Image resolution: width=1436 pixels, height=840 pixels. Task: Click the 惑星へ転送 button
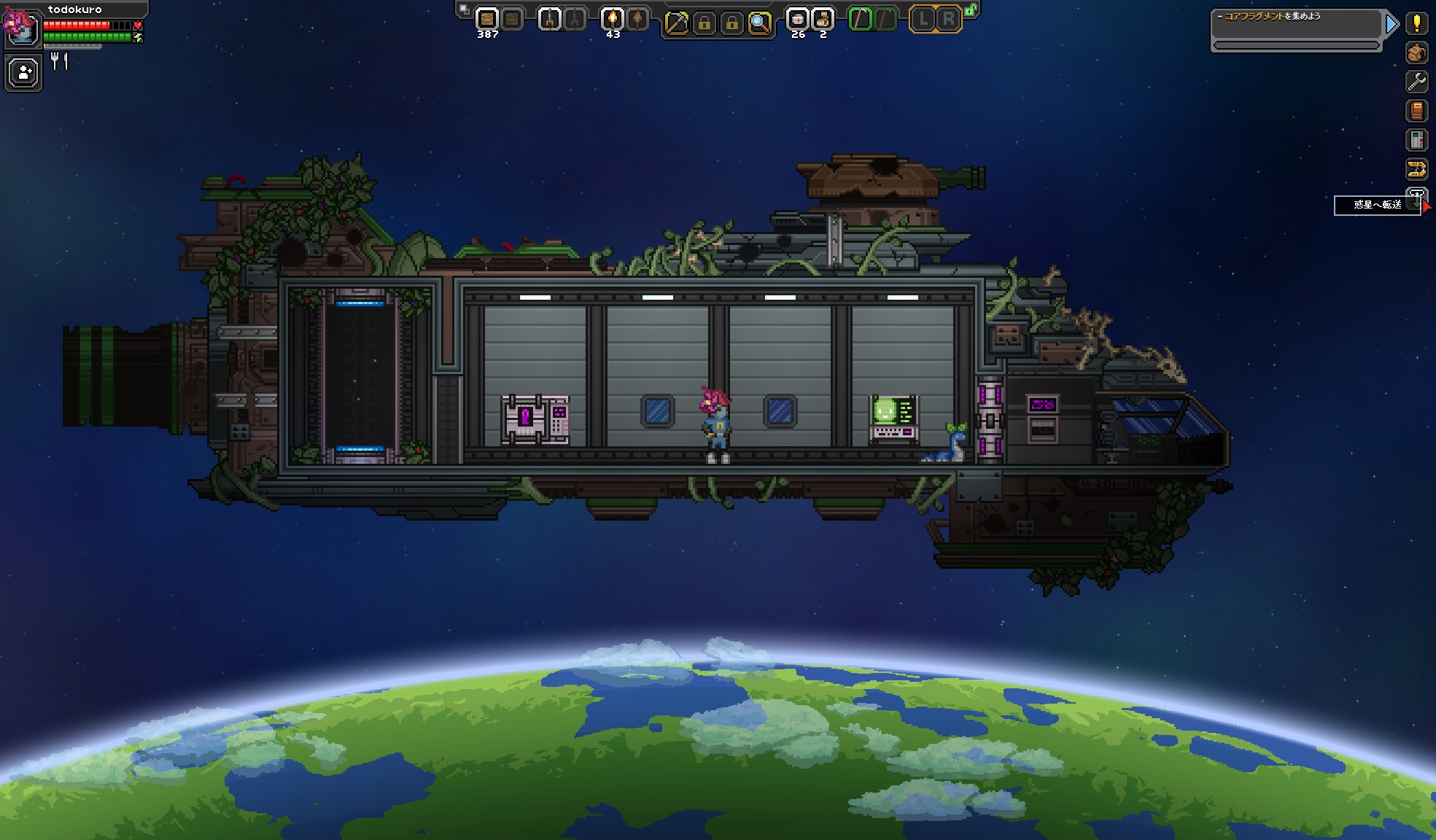click(1377, 205)
